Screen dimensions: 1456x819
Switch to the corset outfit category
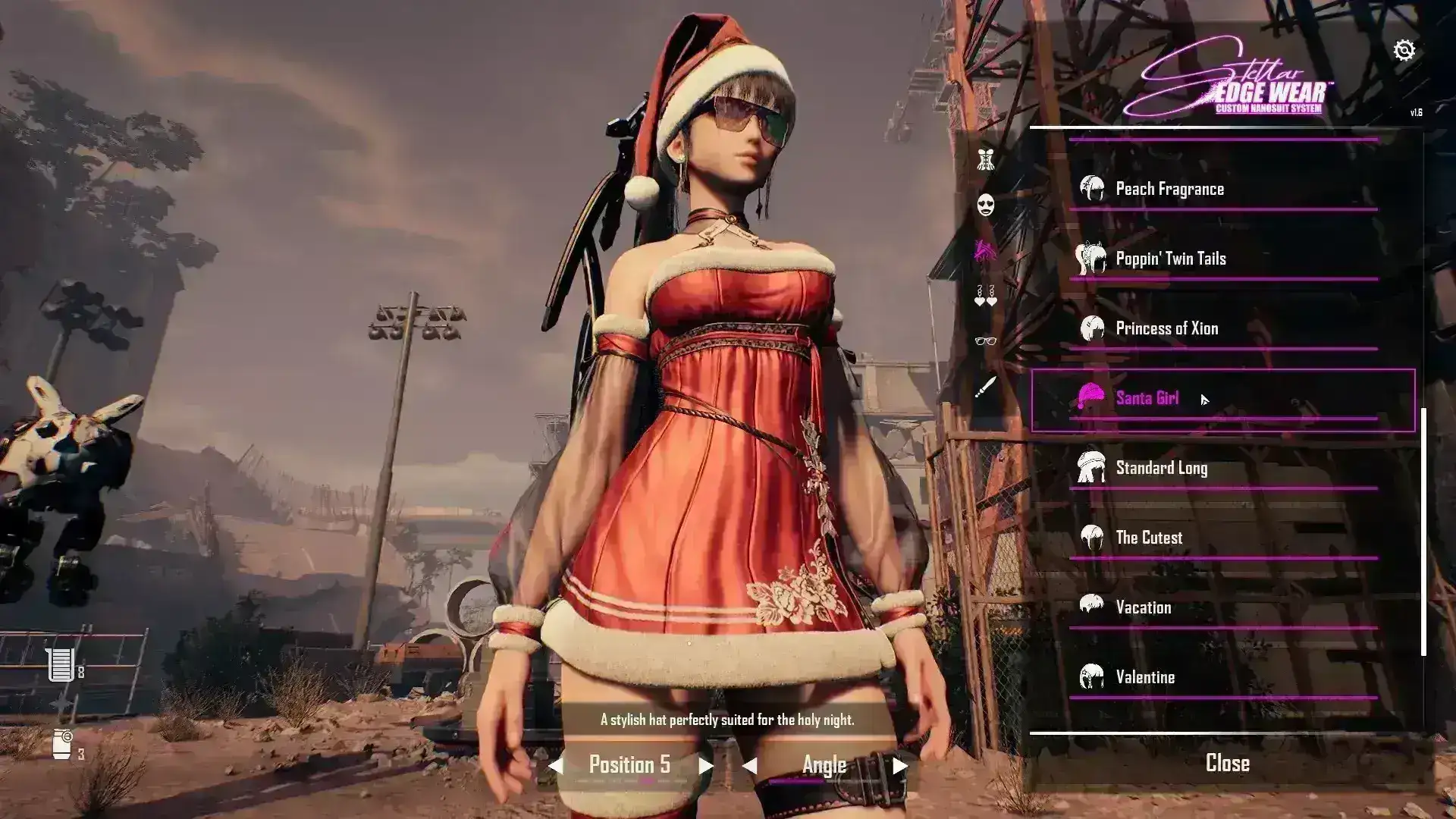pos(985,159)
